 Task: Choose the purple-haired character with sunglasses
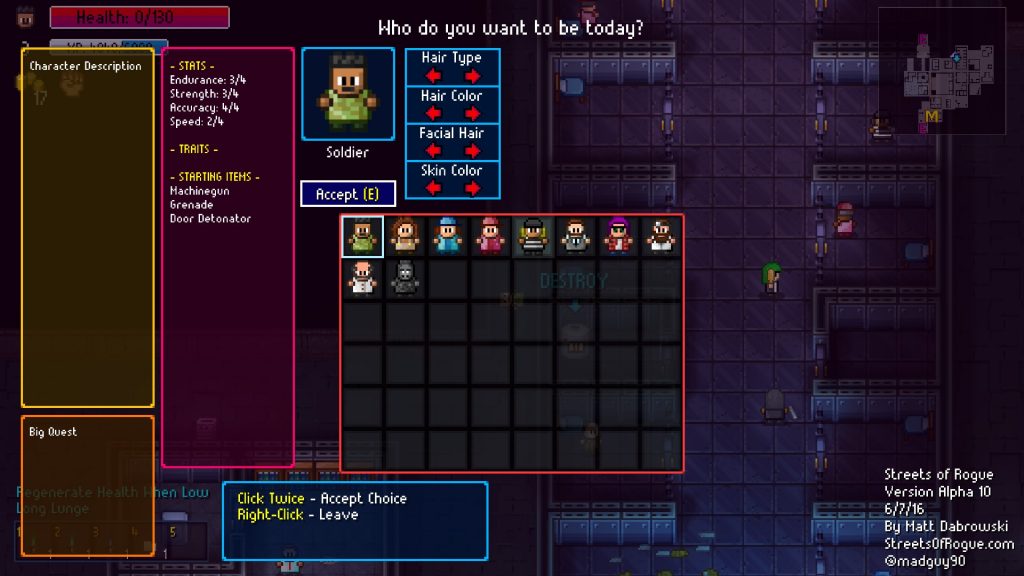coord(618,237)
